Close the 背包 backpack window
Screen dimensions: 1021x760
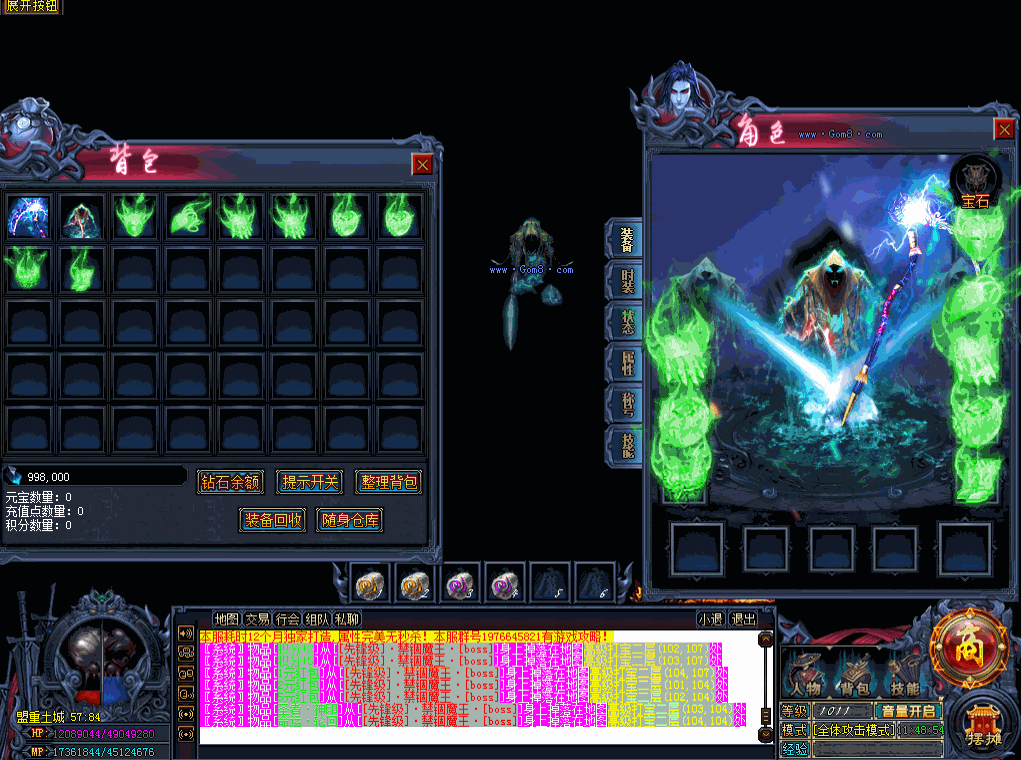click(x=423, y=165)
